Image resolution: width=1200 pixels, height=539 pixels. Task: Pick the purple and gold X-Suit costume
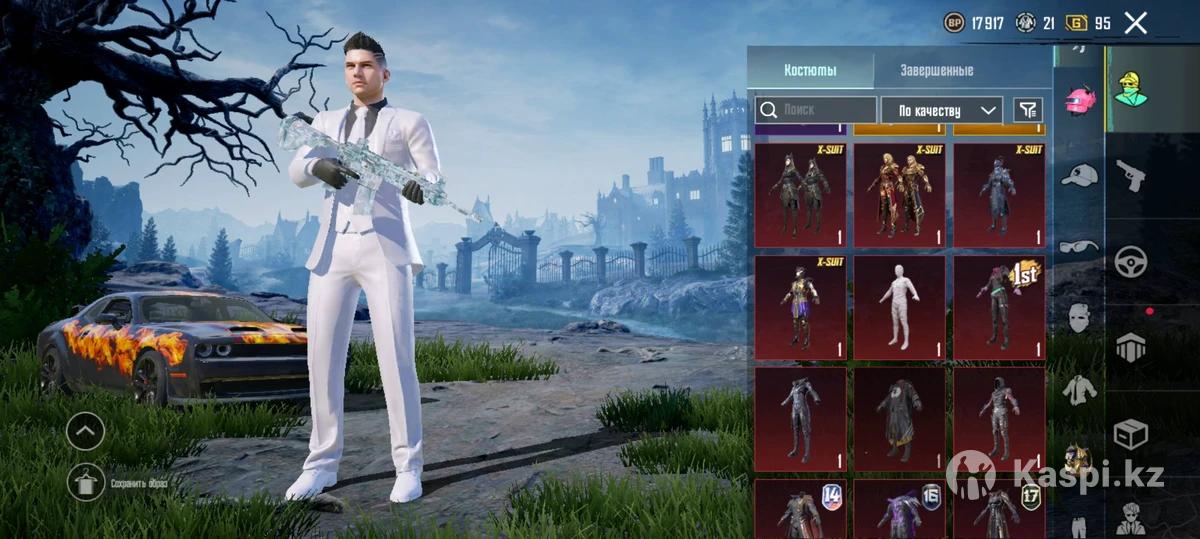point(800,308)
